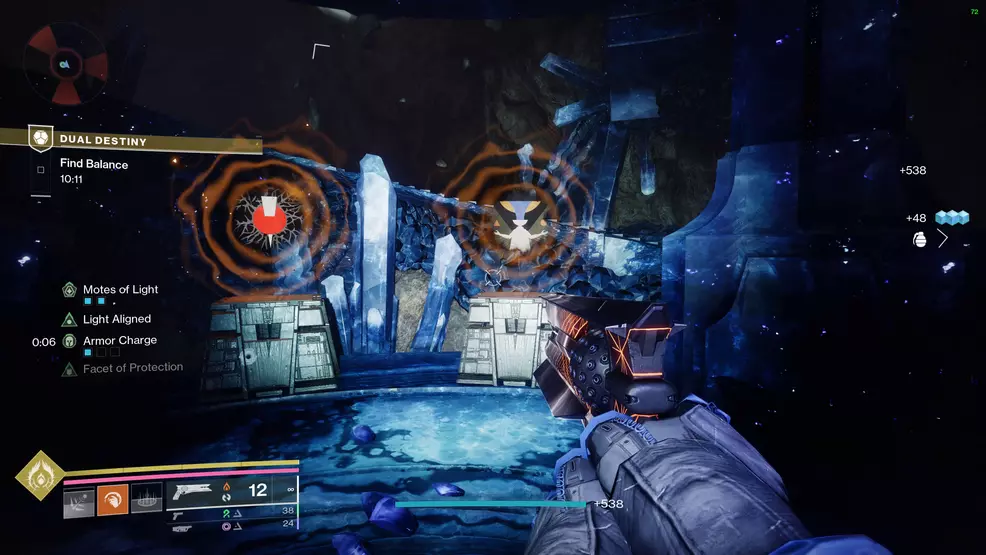Activate the golden Super ability diamond
The width and height of the screenshot is (986, 555).
[x=40, y=475]
